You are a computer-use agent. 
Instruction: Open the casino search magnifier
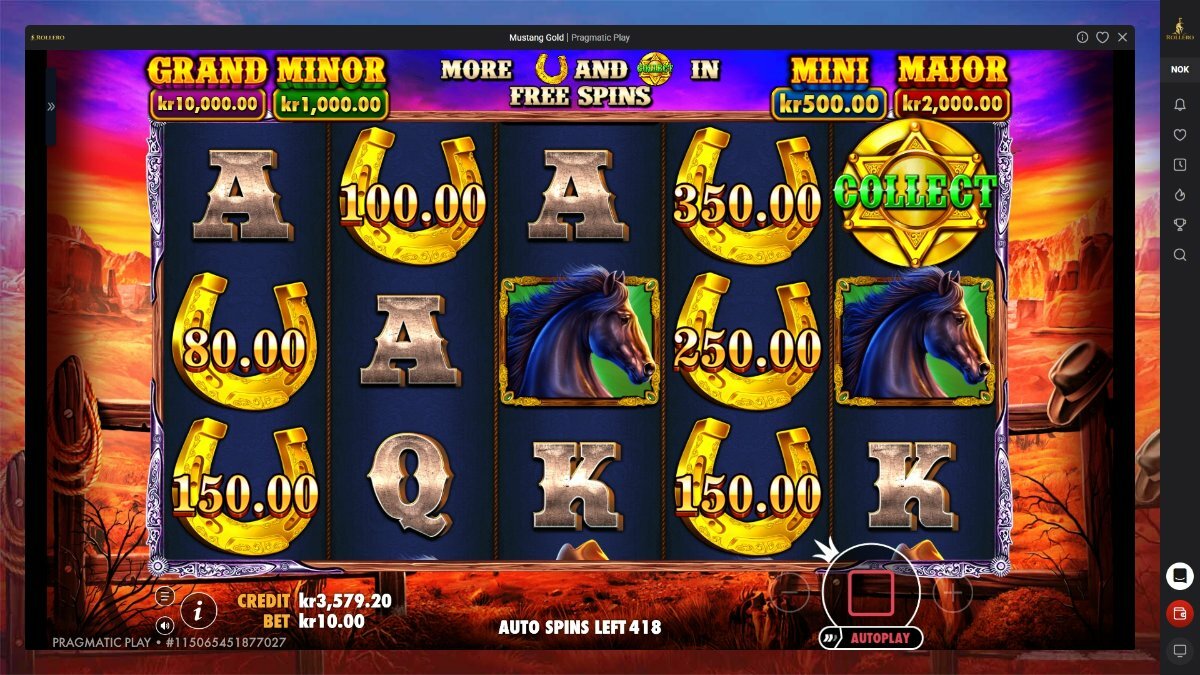point(1179,255)
